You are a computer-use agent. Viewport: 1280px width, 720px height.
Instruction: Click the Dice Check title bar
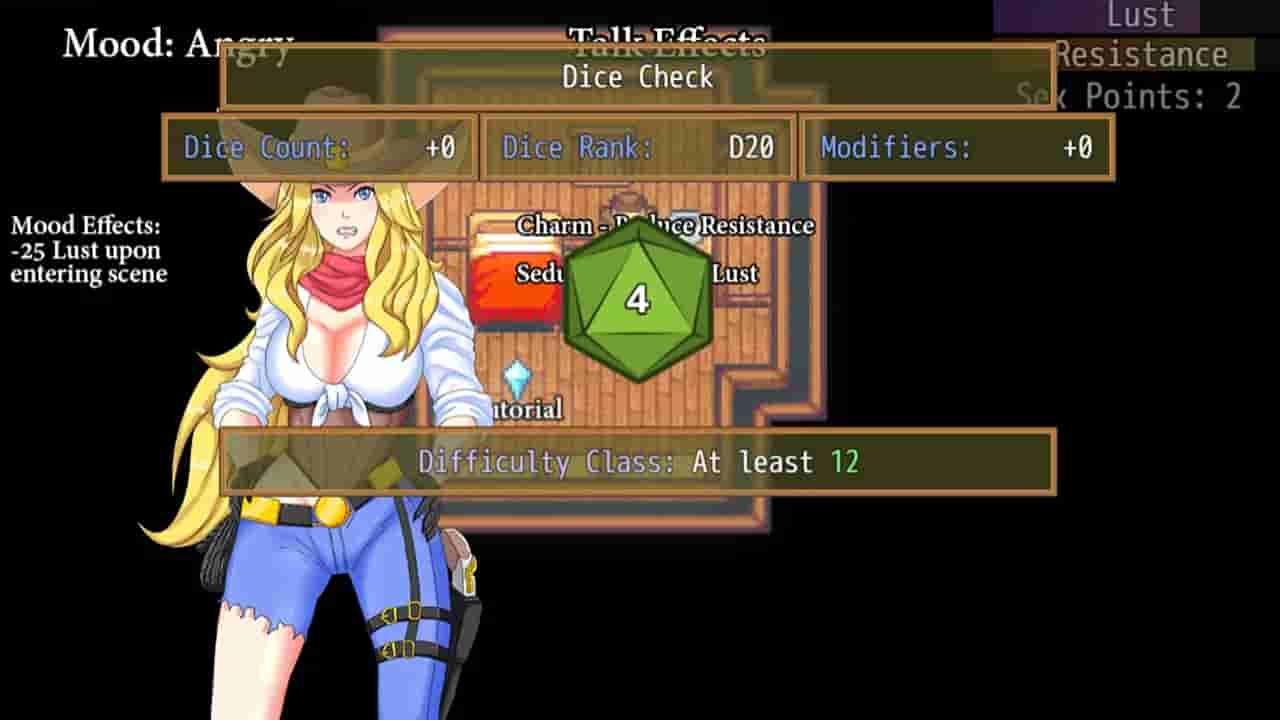(x=637, y=78)
